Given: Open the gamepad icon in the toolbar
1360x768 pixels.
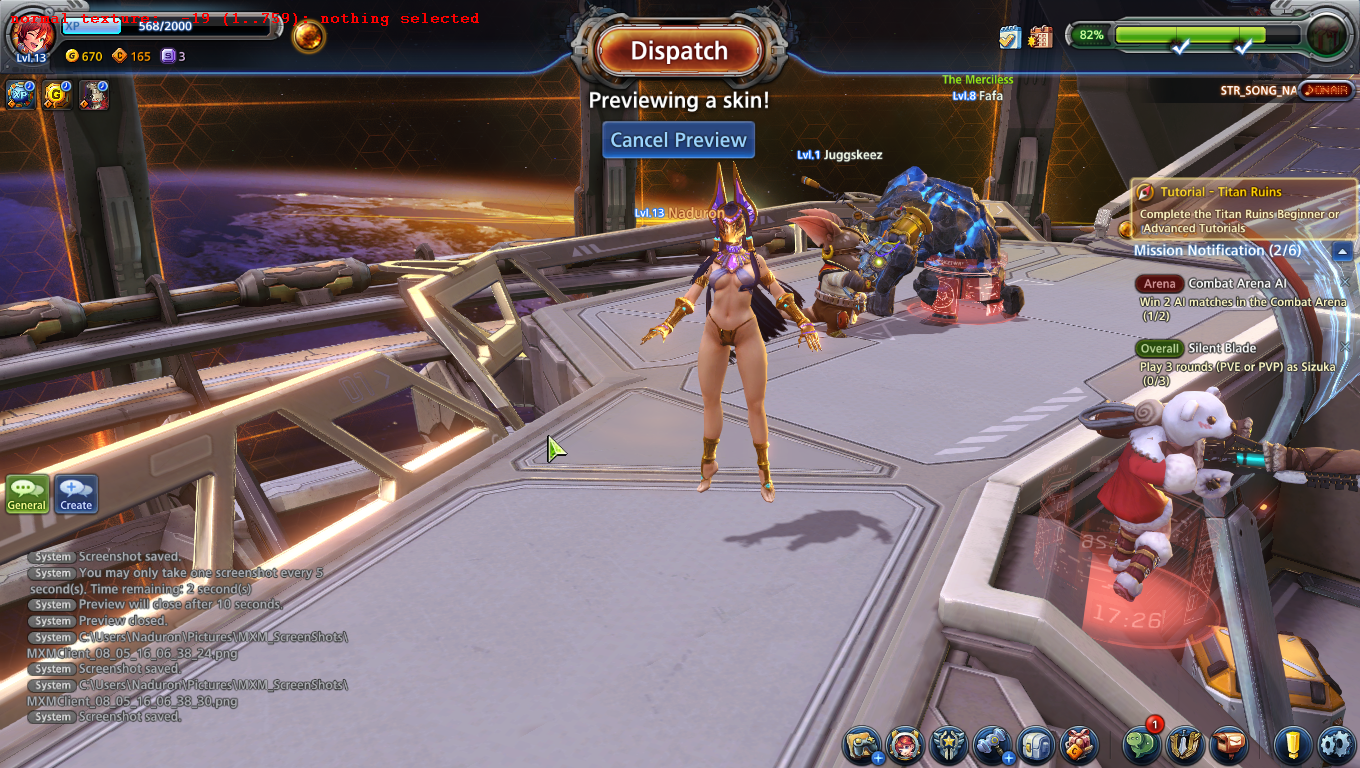Looking at the screenshot, I should pyautogui.click(x=861, y=745).
